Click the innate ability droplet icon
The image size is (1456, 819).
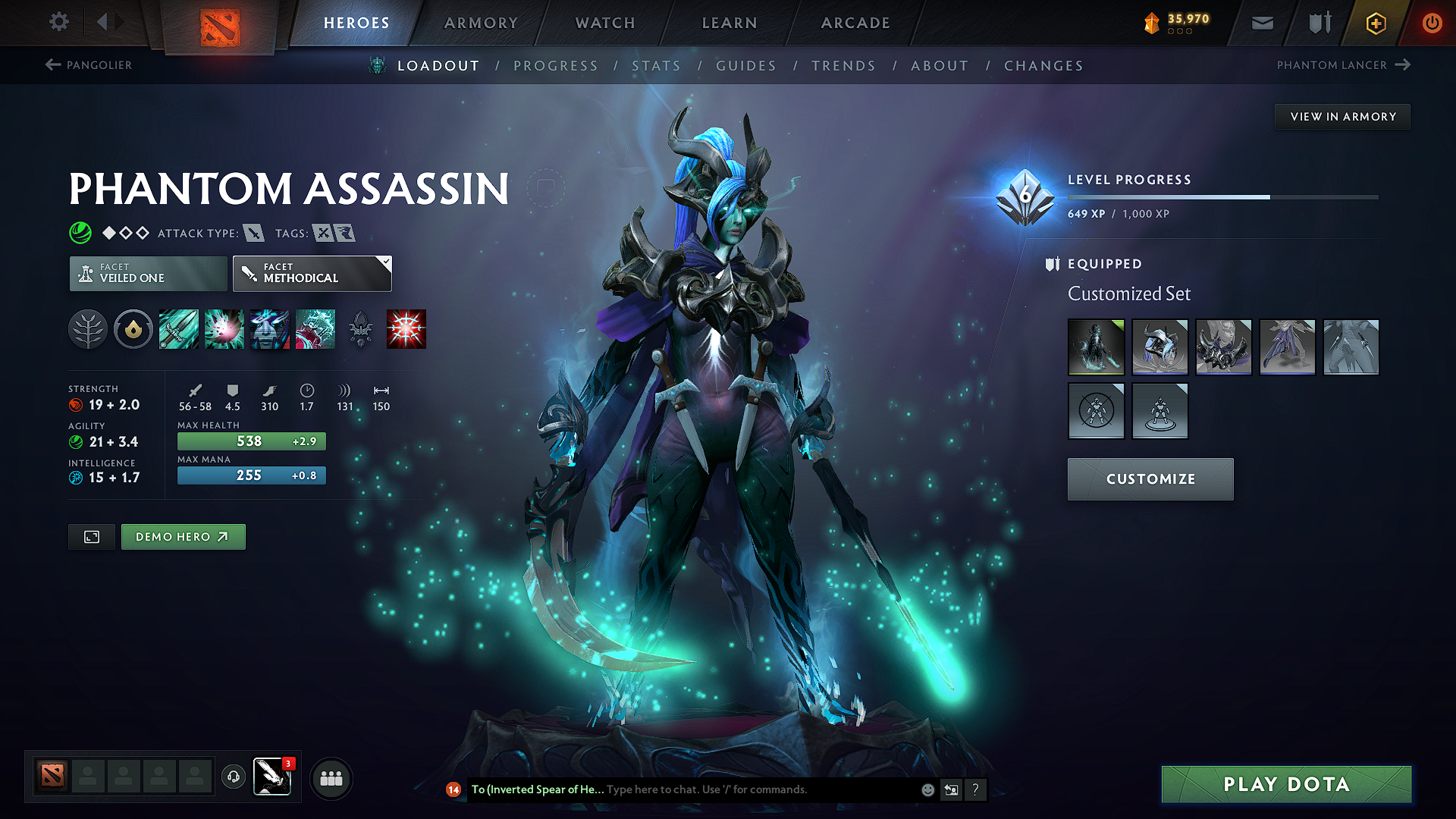(133, 329)
